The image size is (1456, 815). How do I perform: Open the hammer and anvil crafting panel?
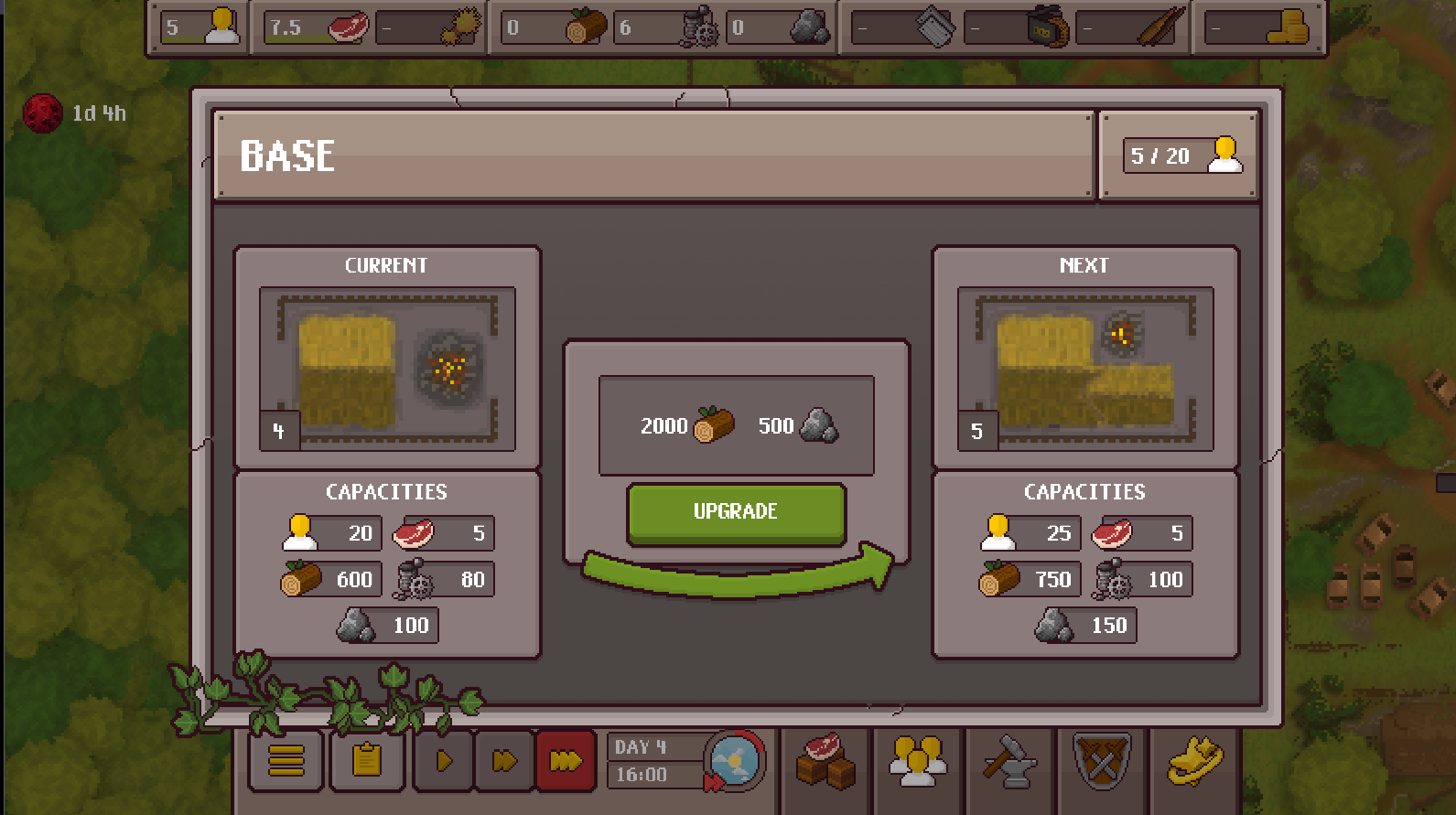tap(1010, 760)
